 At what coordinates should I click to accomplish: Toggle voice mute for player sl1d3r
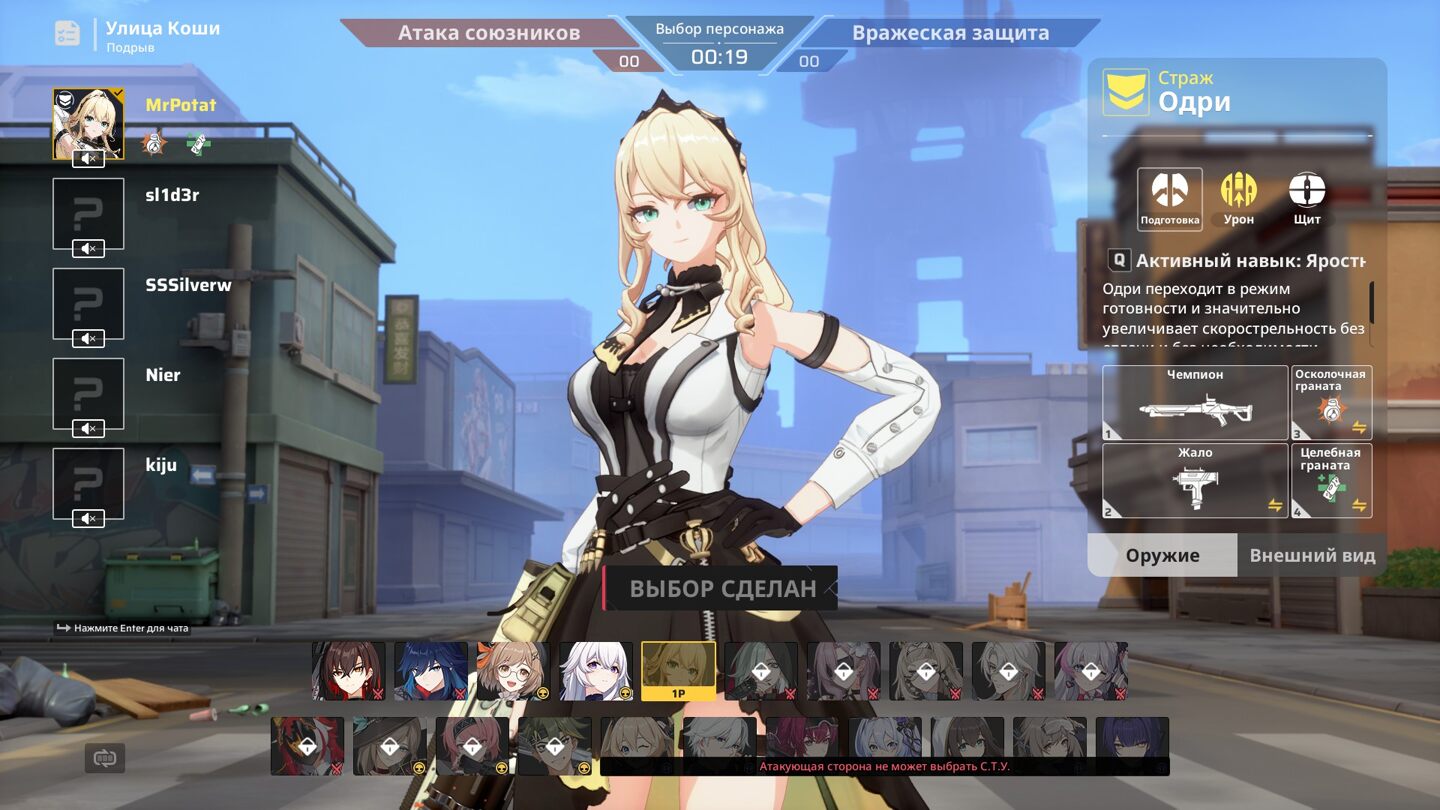pos(89,248)
